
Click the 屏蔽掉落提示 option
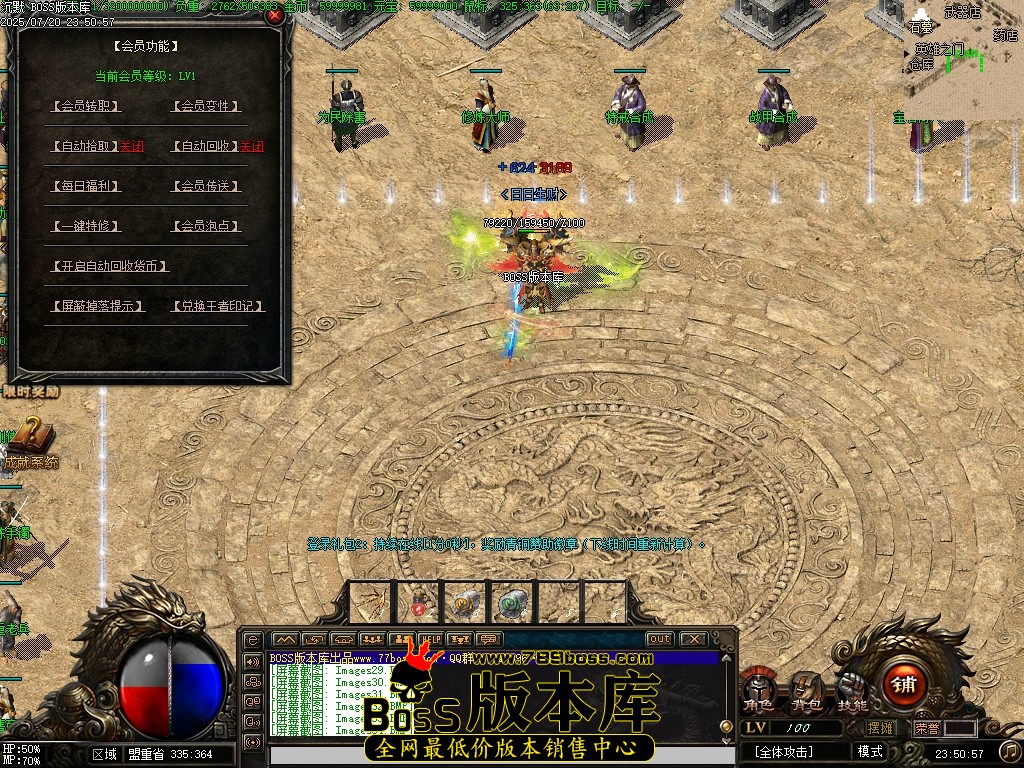point(97,306)
